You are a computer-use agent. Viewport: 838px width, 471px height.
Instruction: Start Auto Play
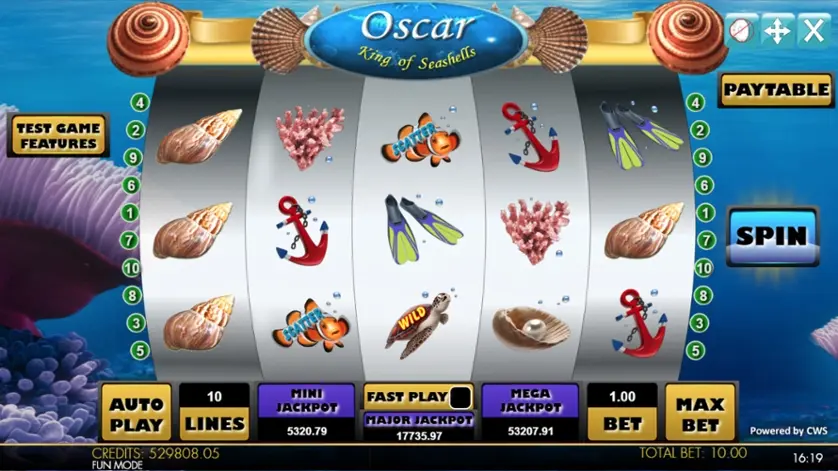click(136, 412)
